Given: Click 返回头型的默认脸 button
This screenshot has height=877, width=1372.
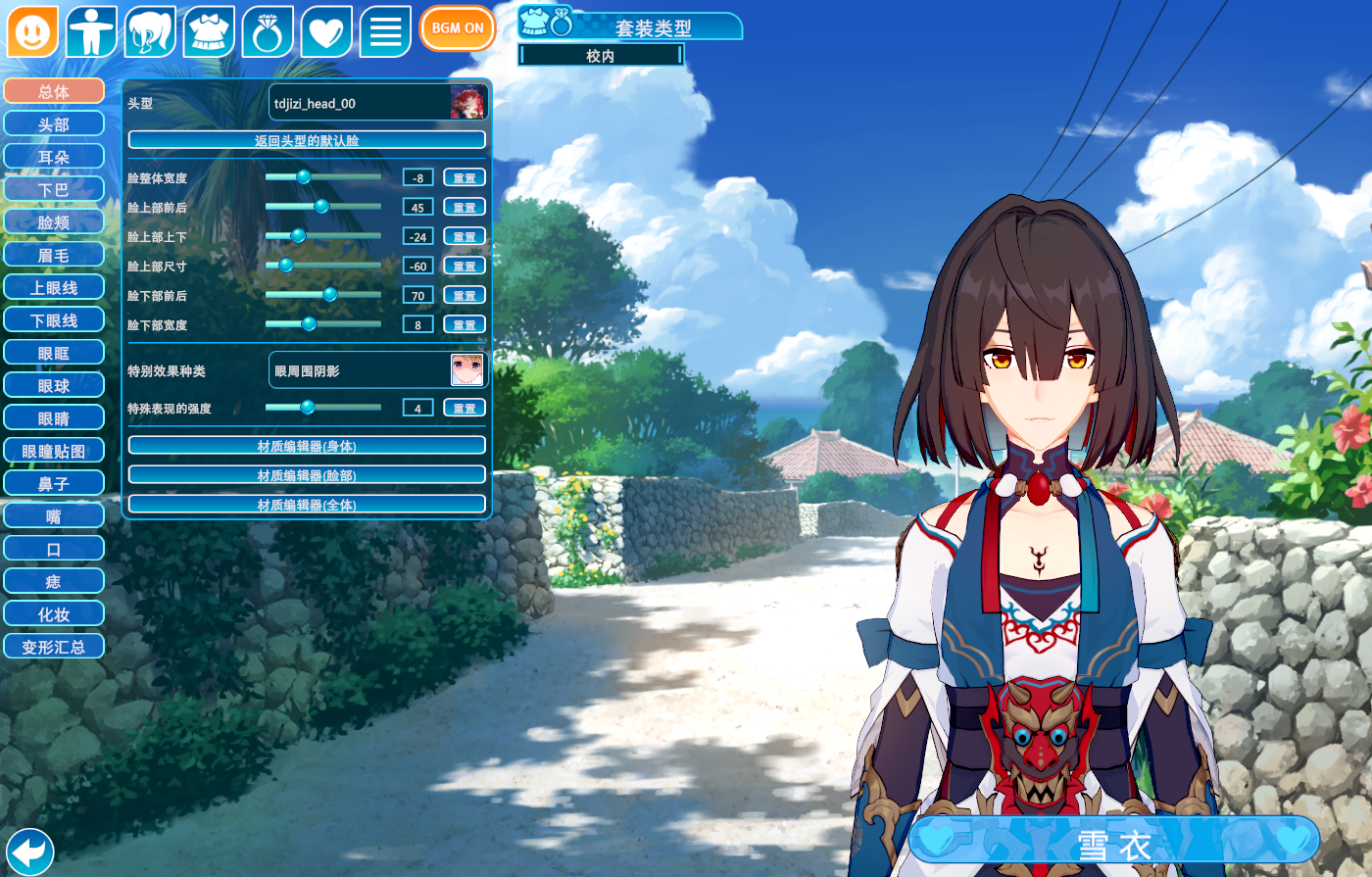Looking at the screenshot, I should [x=307, y=140].
